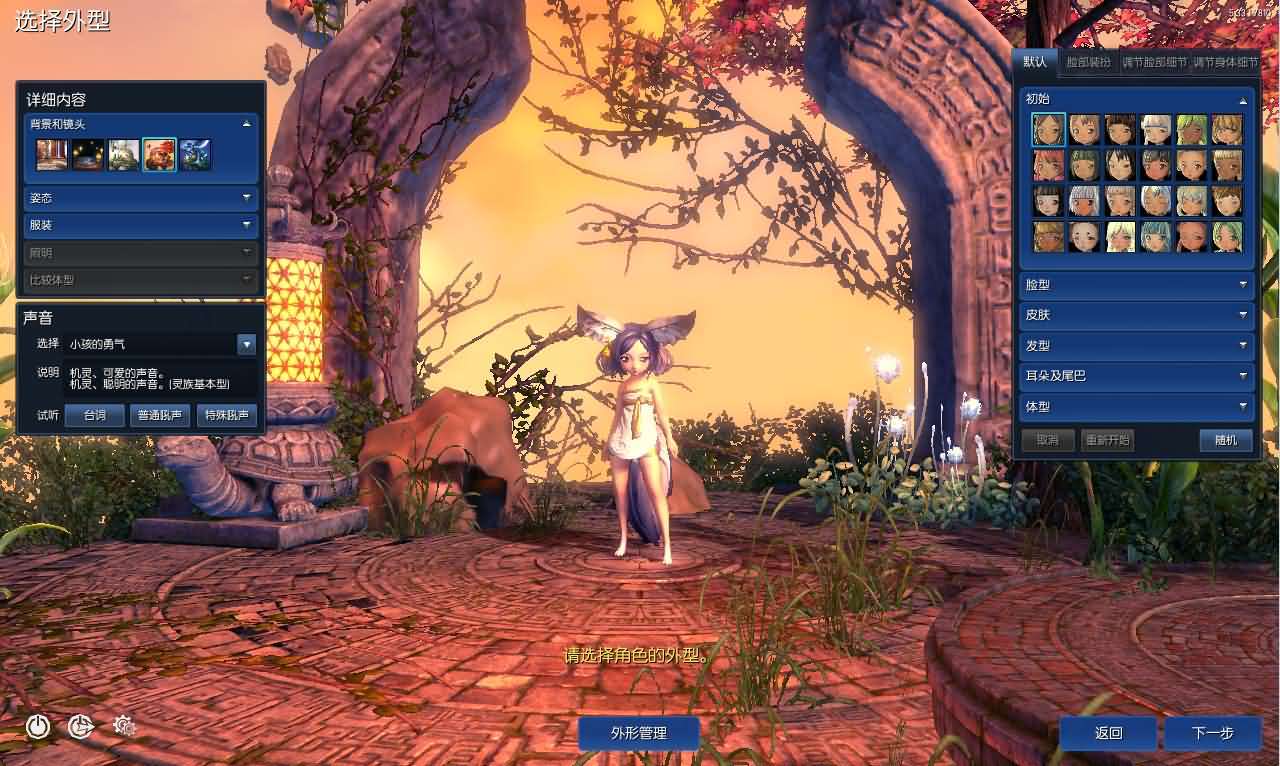Open the 姿态 pose dropdown
1280x766 pixels.
point(140,198)
